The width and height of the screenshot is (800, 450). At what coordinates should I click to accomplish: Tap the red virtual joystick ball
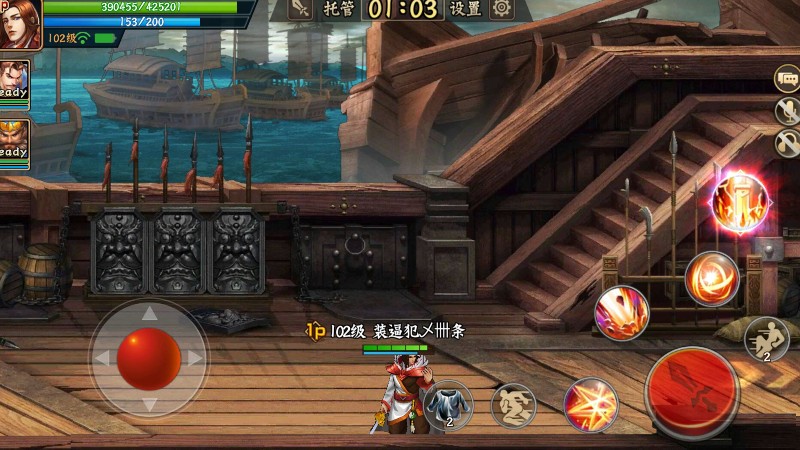[149, 357]
